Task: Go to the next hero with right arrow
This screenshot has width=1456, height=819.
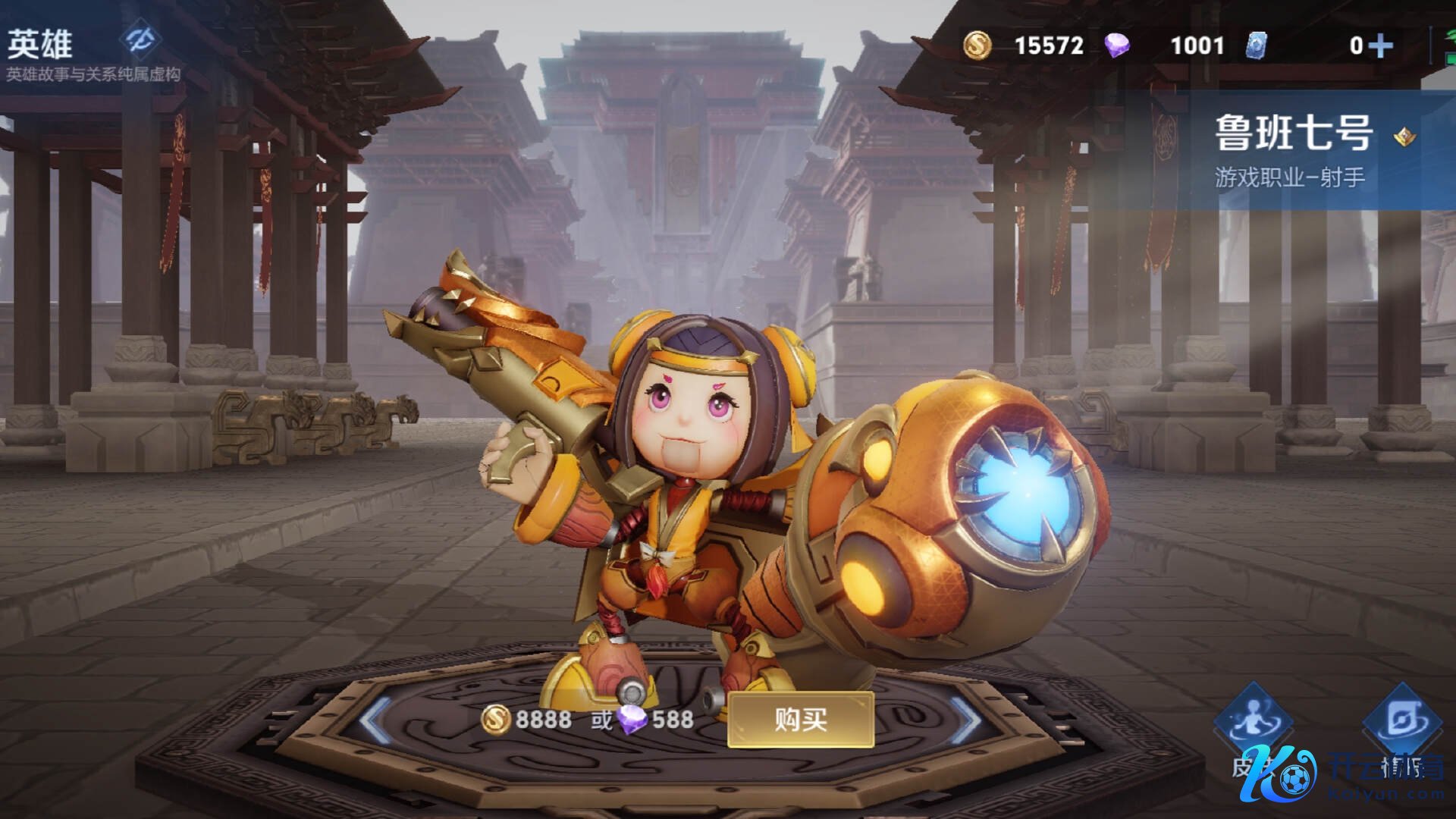Action: pyautogui.click(x=965, y=719)
